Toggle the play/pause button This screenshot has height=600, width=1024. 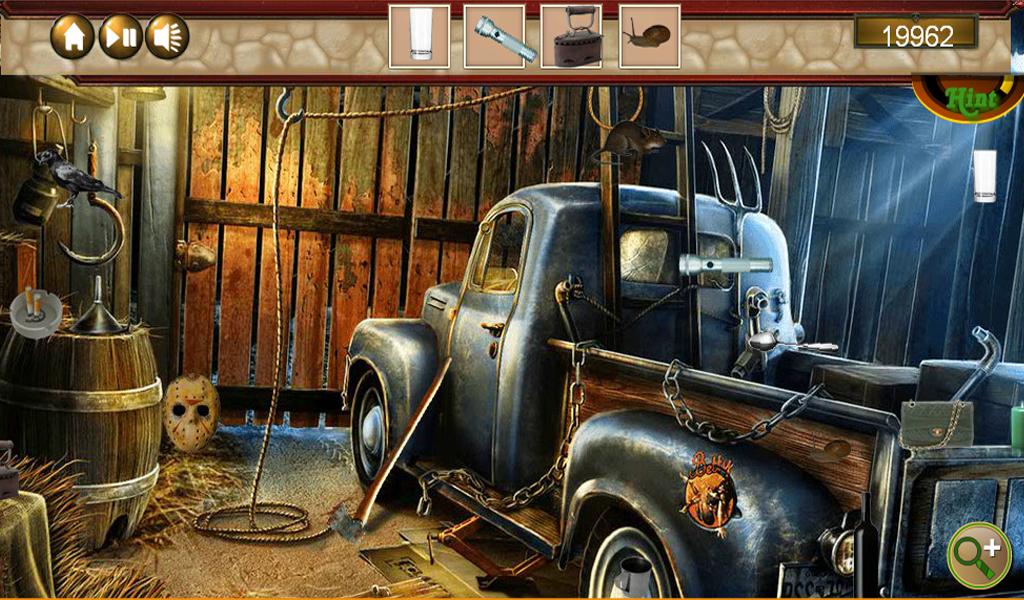(120, 37)
